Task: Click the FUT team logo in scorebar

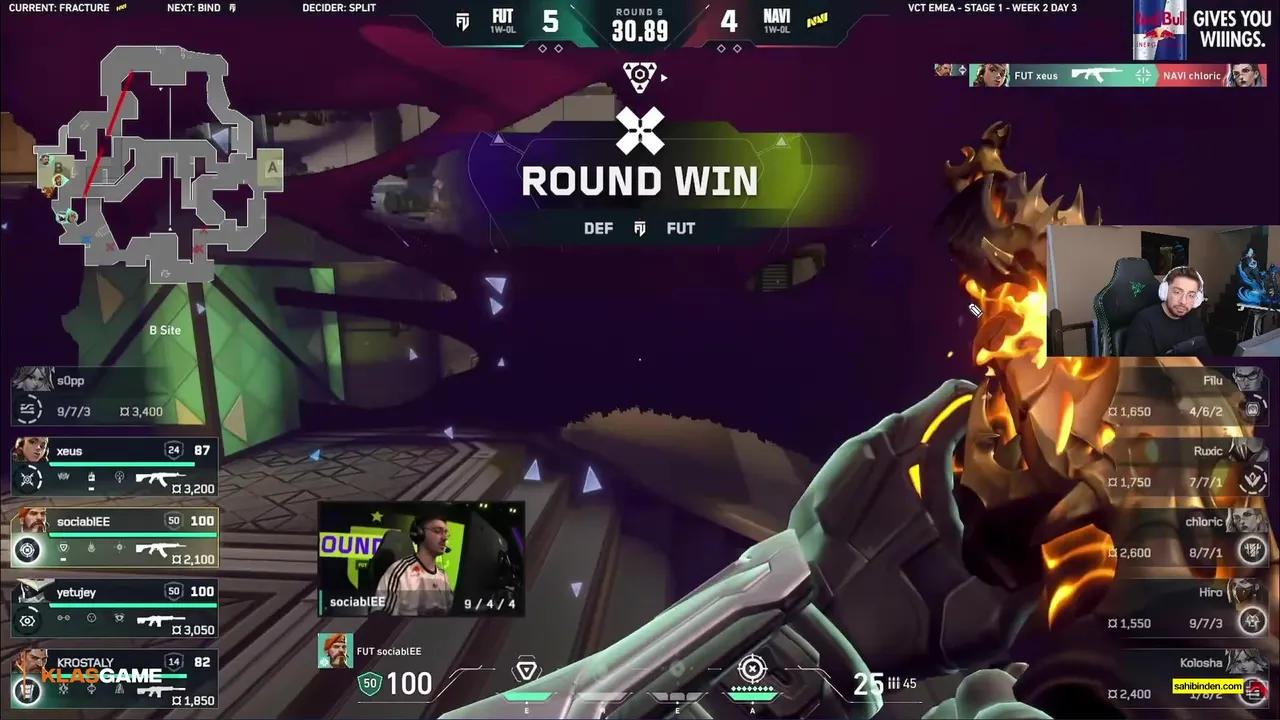Action: (462, 22)
